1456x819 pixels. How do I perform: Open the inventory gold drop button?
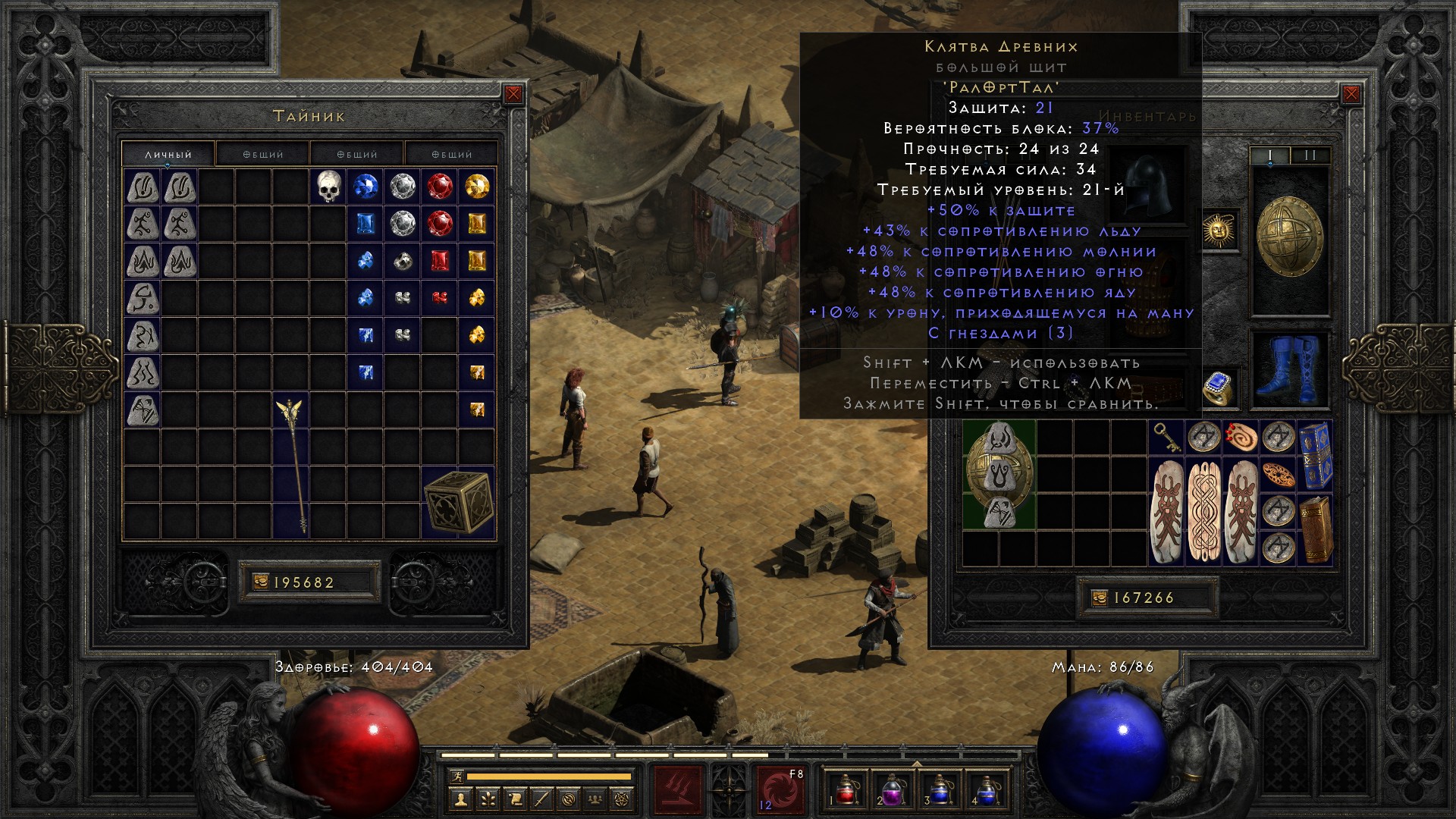tap(1099, 598)
